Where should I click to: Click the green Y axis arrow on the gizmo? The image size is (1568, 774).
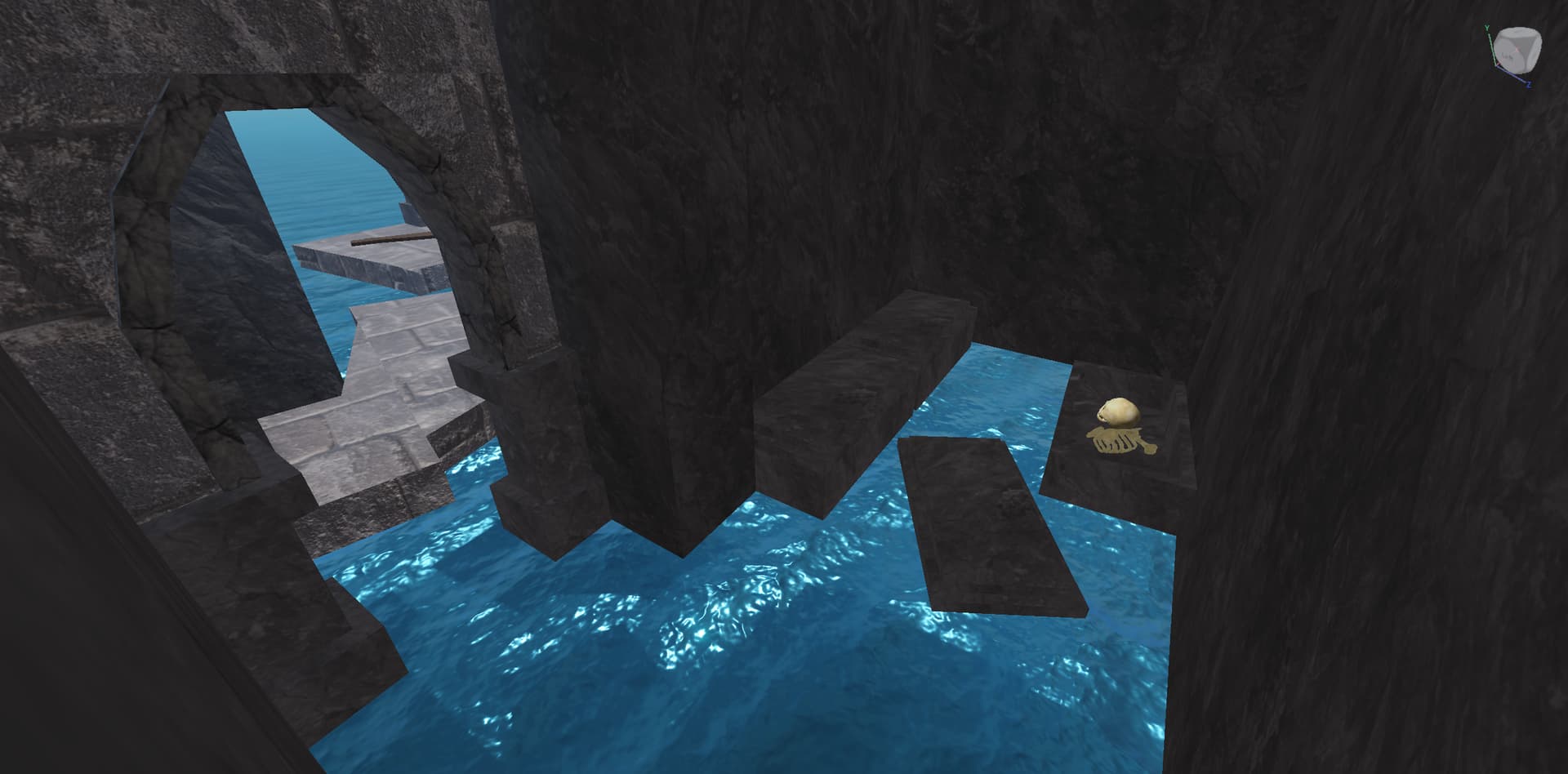point(1487,28)
